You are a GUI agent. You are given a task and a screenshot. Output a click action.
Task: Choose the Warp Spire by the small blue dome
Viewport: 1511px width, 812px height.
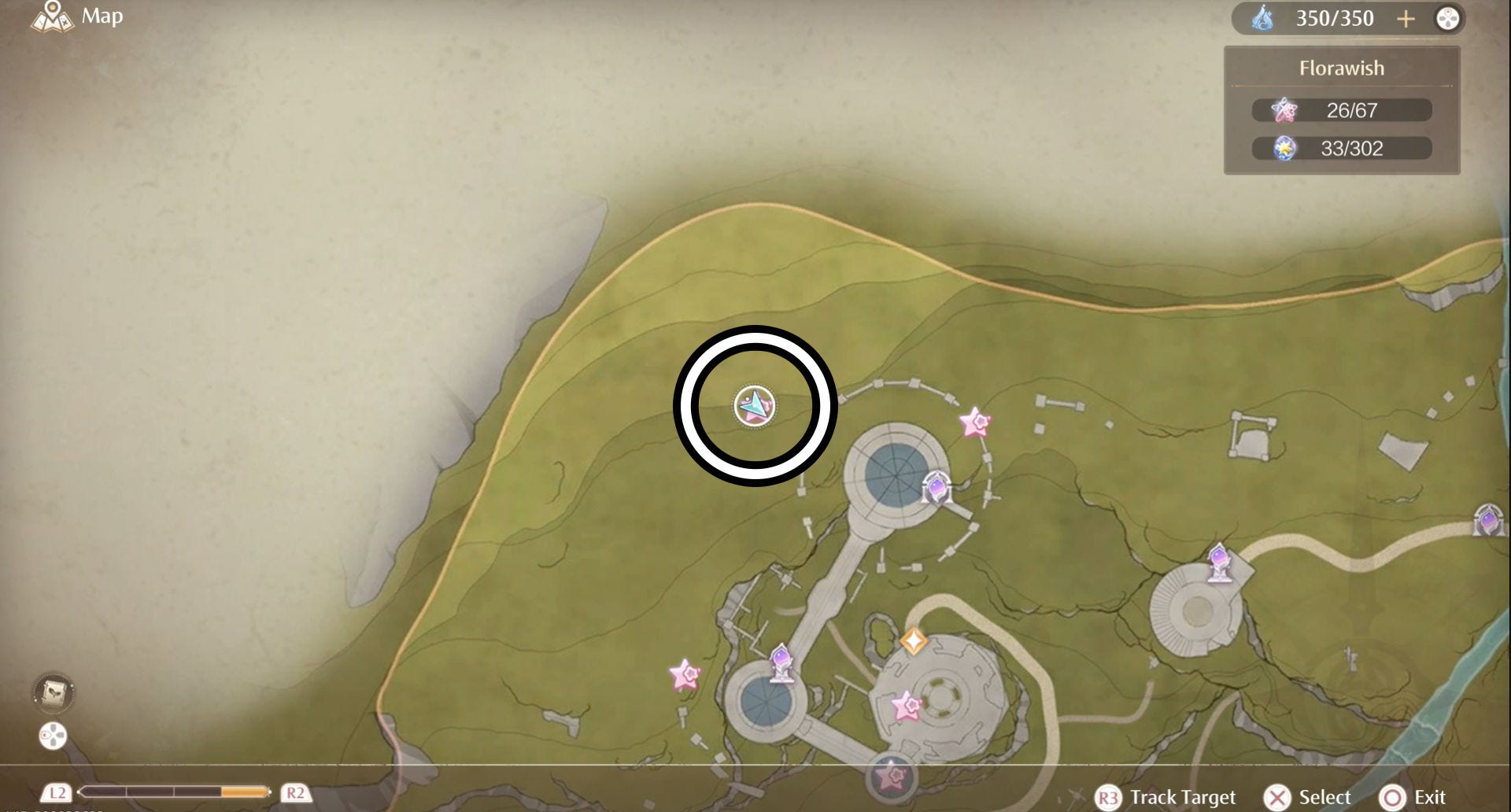781,663
